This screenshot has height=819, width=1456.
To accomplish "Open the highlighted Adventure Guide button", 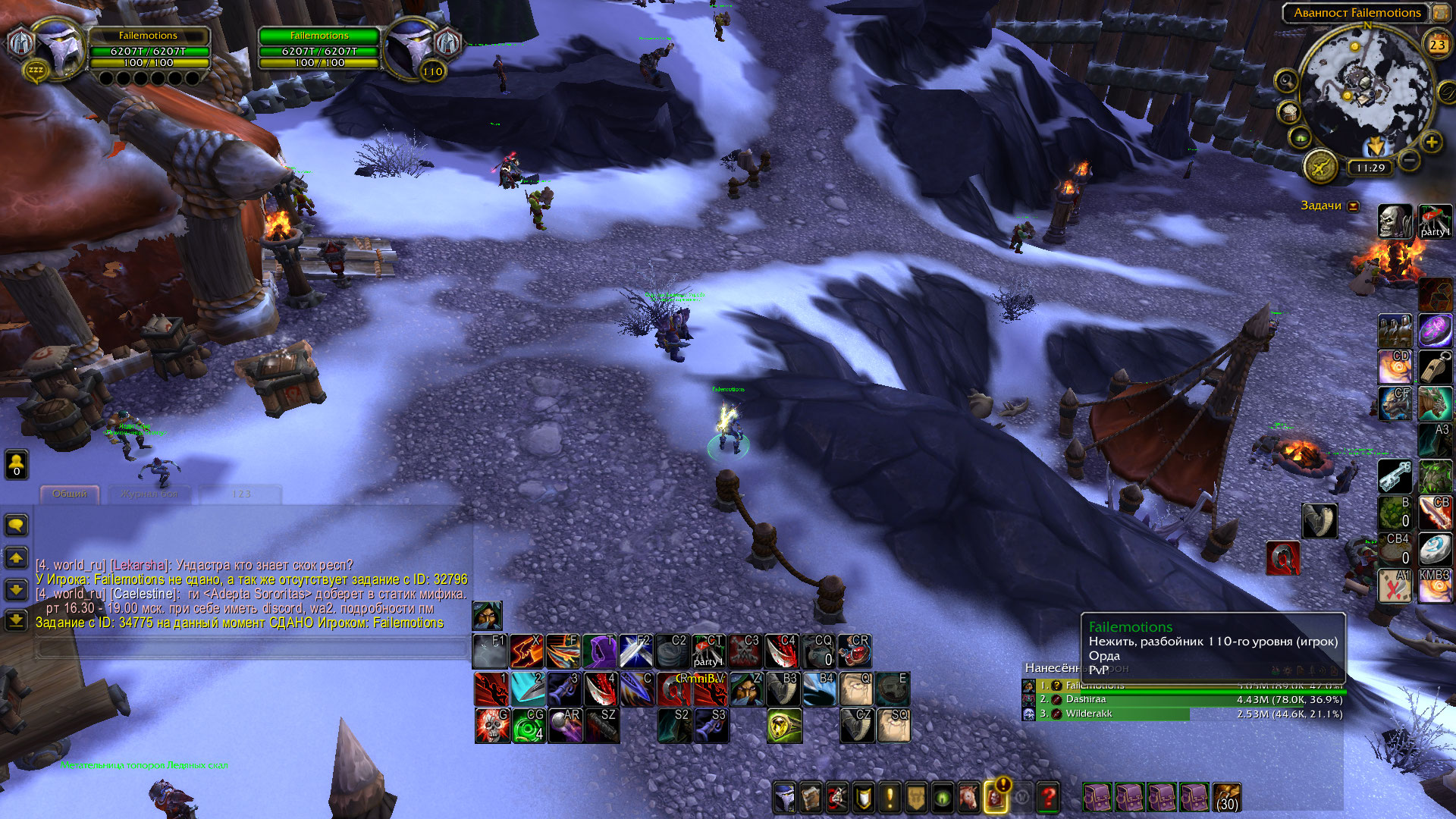I will click(x=996, y=798).
